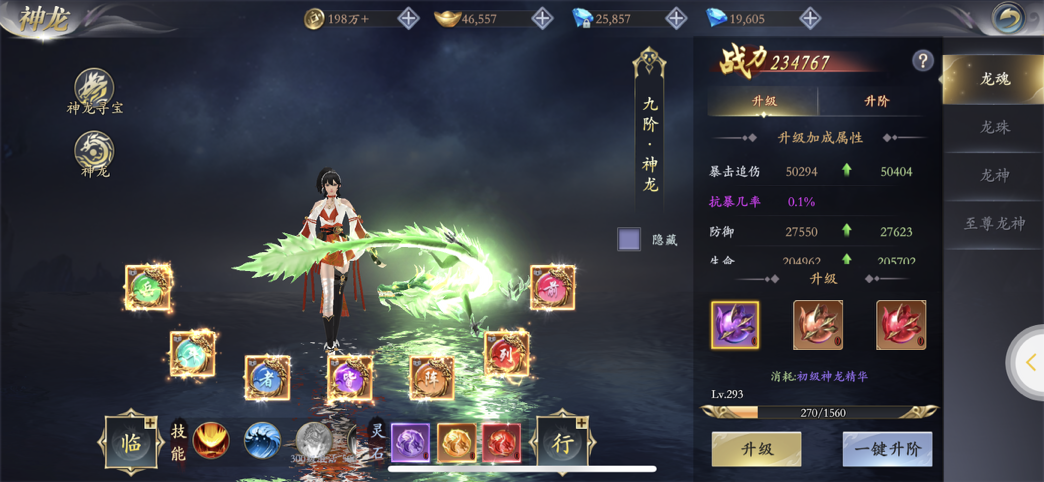Choose the orange dragon essence material
This screenshot has height=482, width=1044.
818,325
